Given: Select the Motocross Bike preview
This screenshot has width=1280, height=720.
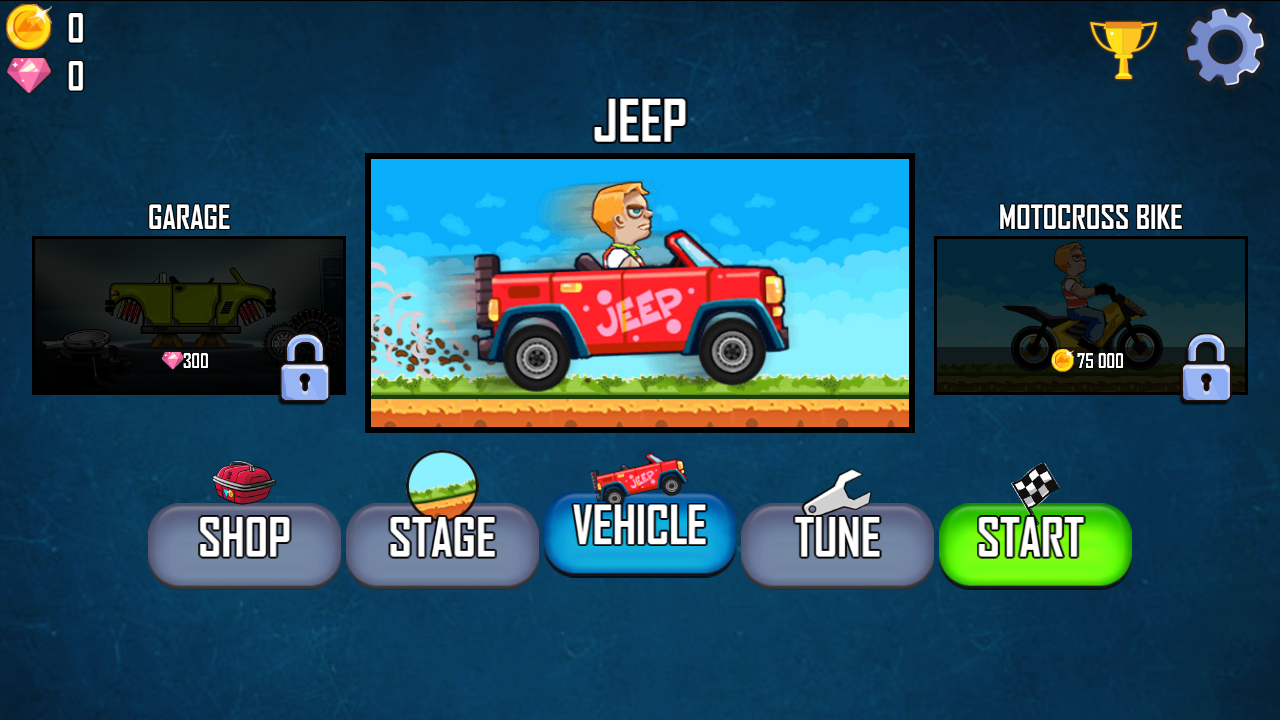Looking at the screenshot, I should [x=1090, y=315].
